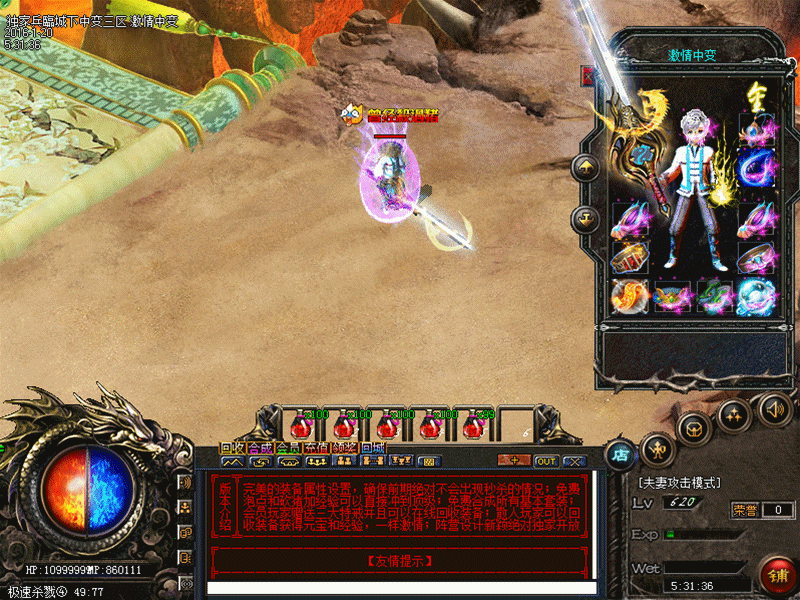
Task: Use the potion marked x99
Action: pos(473,426)
